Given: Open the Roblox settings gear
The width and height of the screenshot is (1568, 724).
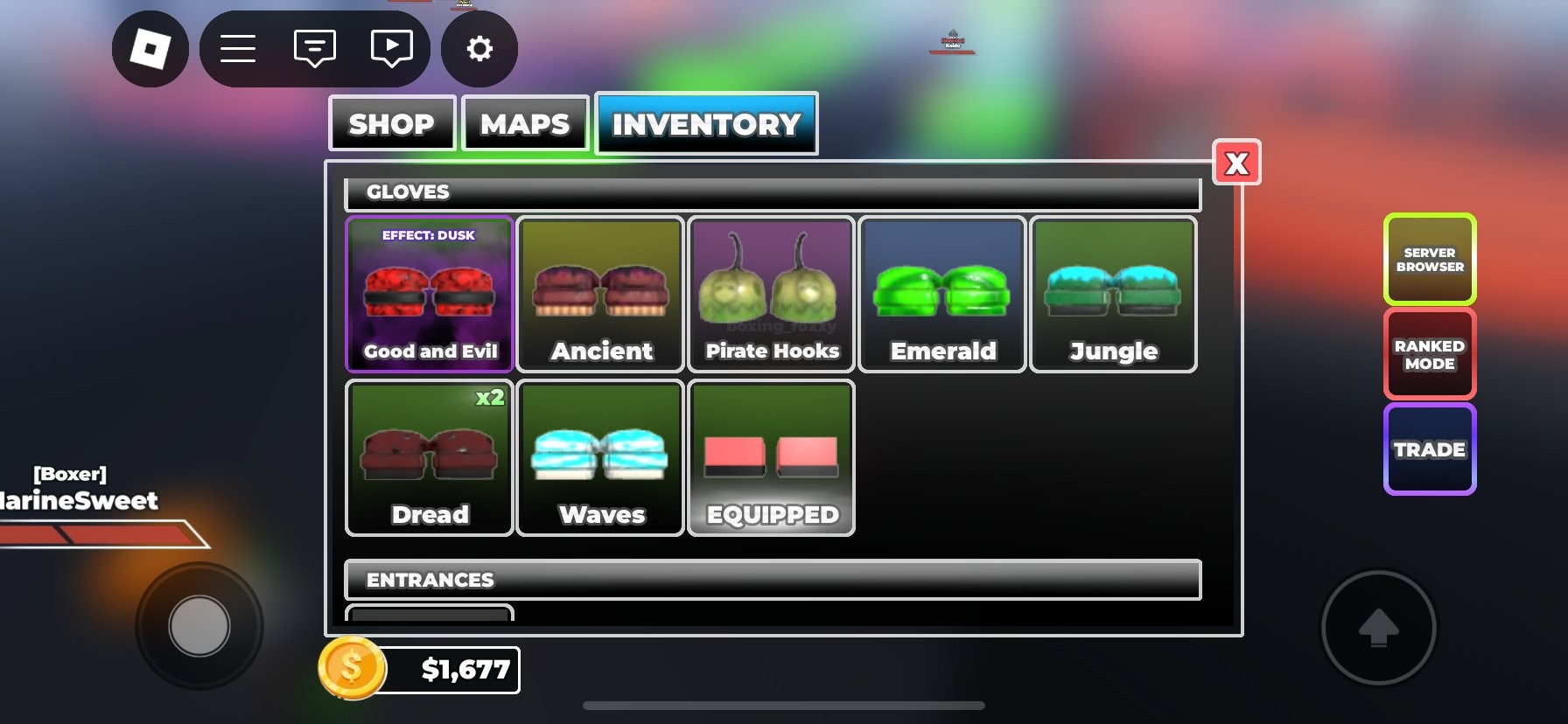Looking at the screenshot, I should pyautogui.click(x=479, y=50).
